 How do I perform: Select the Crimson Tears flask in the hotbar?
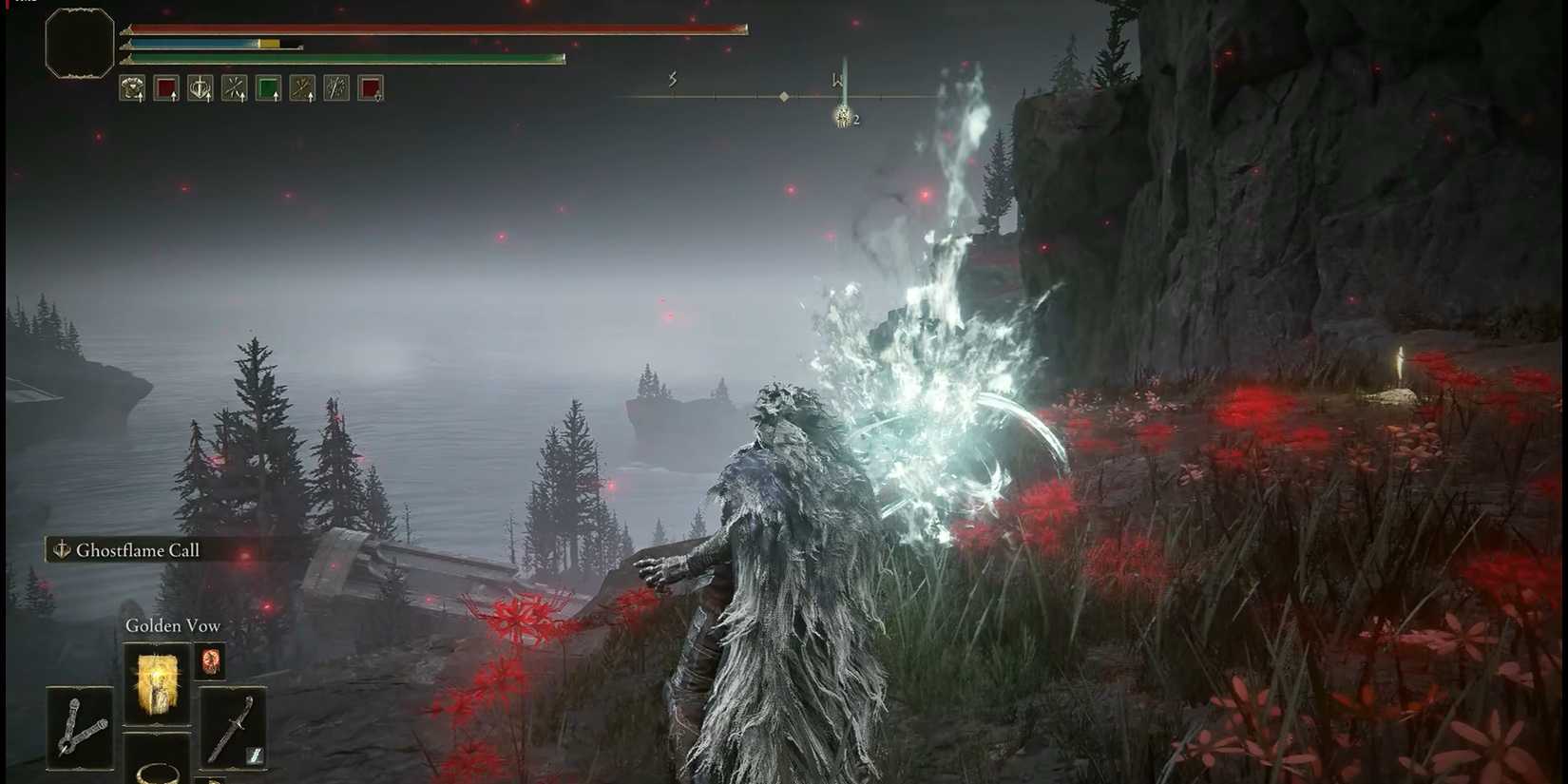(166, 87)
